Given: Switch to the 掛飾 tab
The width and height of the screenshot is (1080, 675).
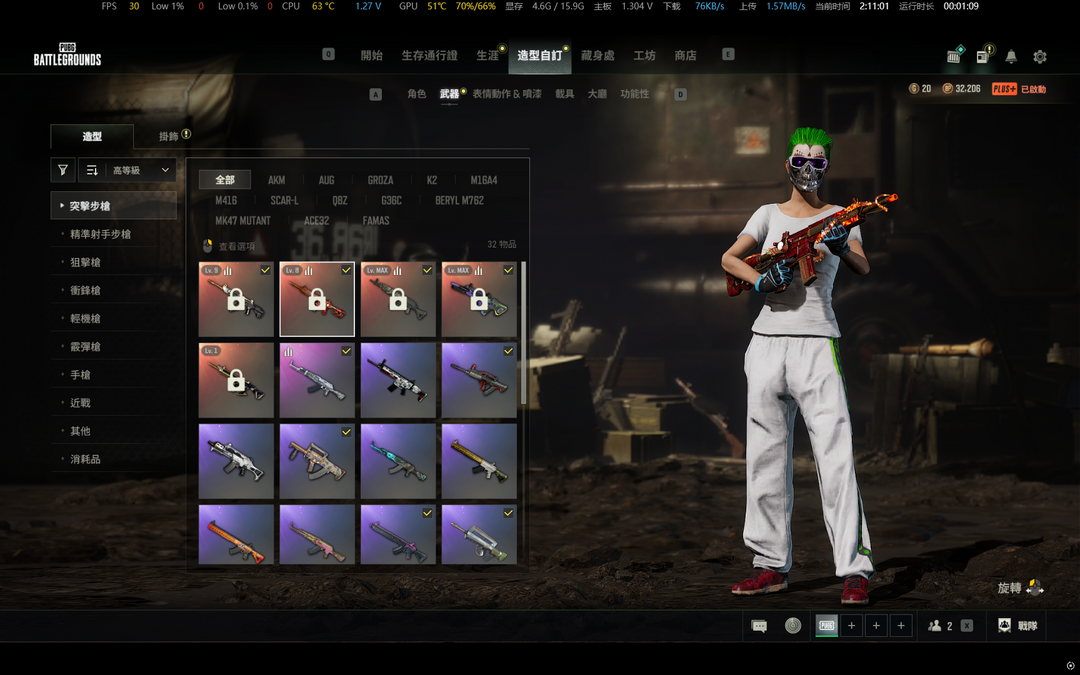Looking at the screenshot, I should [169, 136].
